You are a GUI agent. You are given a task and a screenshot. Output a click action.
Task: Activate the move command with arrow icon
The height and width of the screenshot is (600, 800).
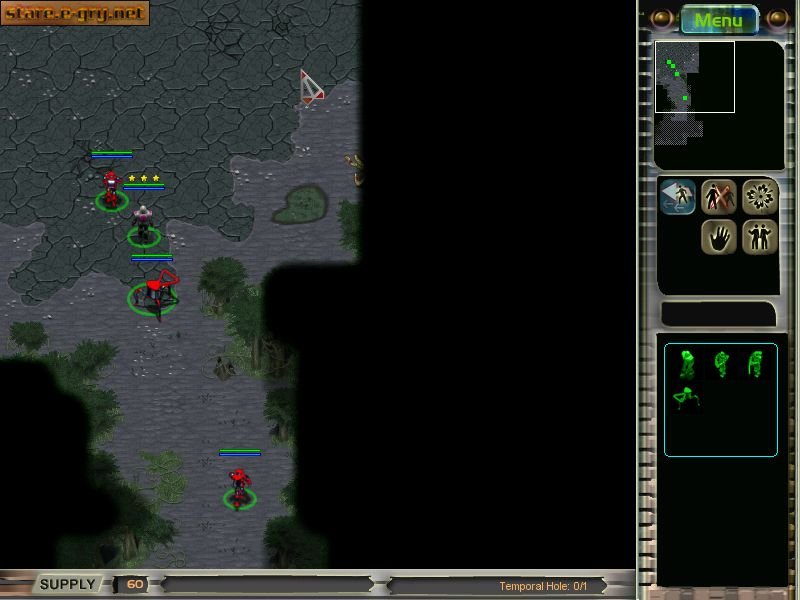679,197
